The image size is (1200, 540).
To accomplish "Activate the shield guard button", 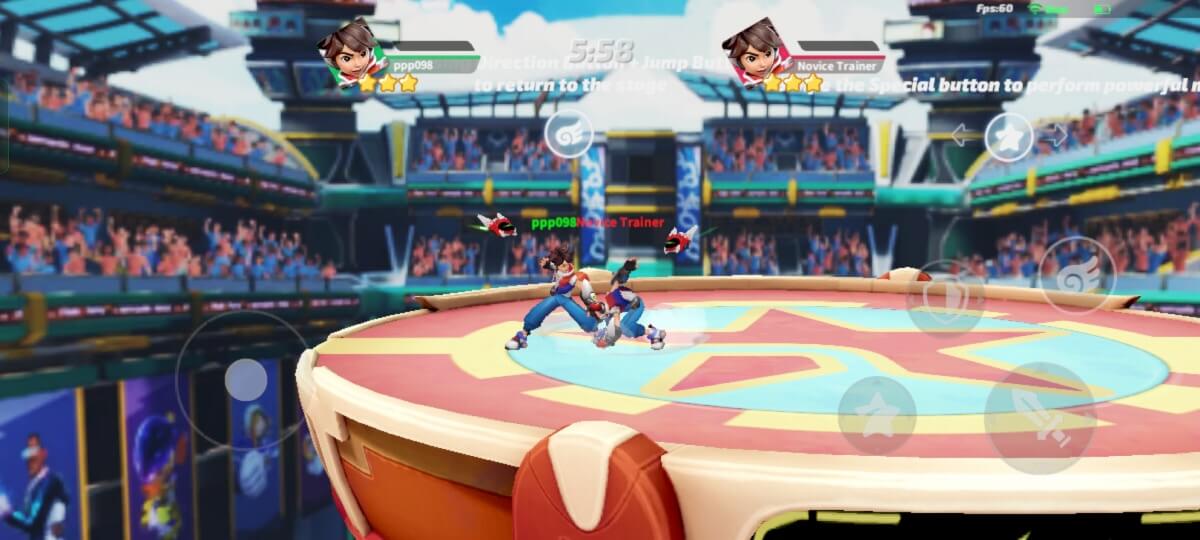I will (x=944, y=298).
